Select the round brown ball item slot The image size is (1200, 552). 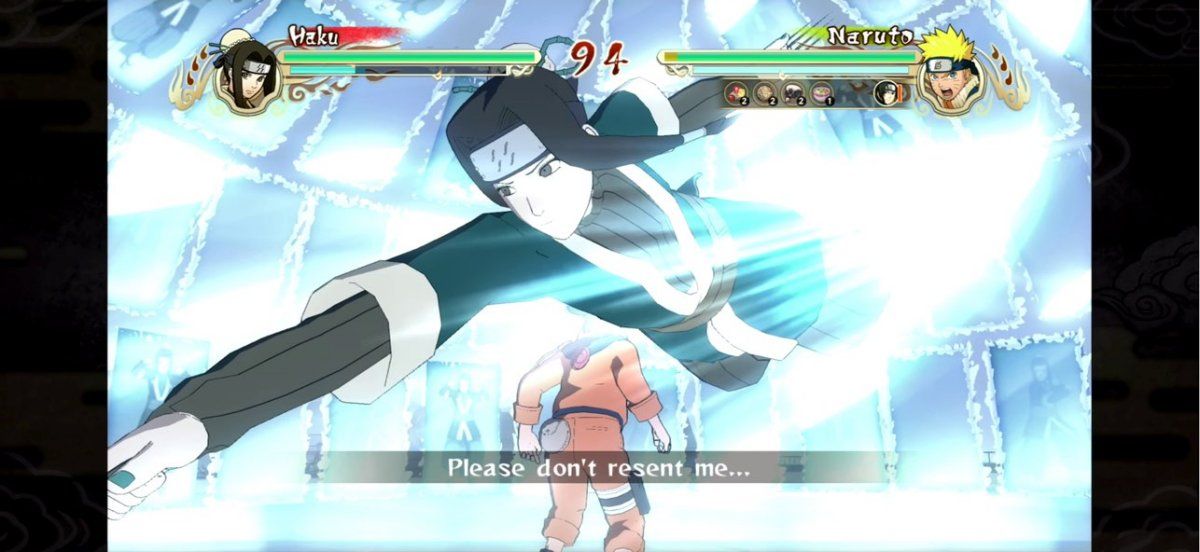[764, 93]
